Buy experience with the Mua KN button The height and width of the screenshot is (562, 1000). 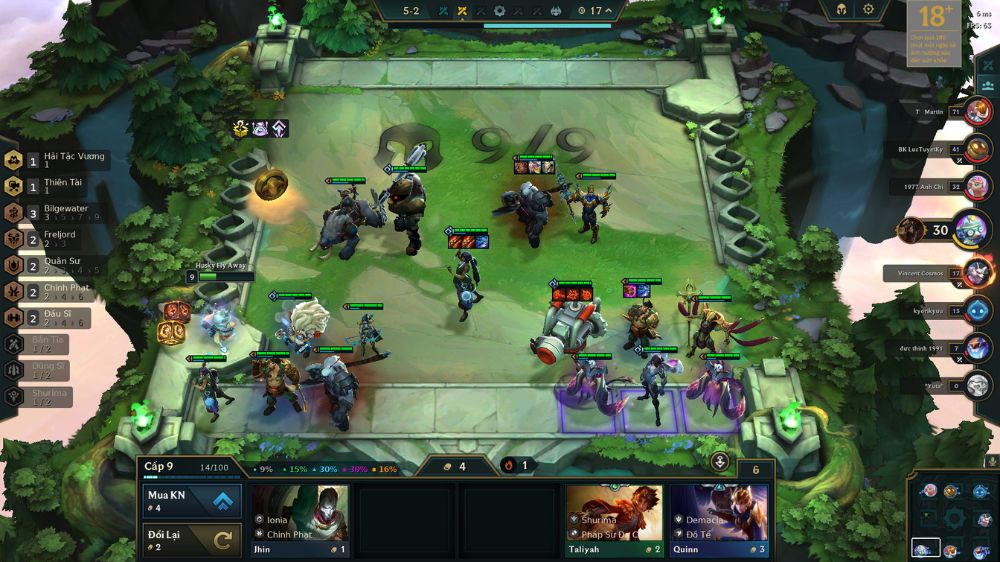(192, 500)
